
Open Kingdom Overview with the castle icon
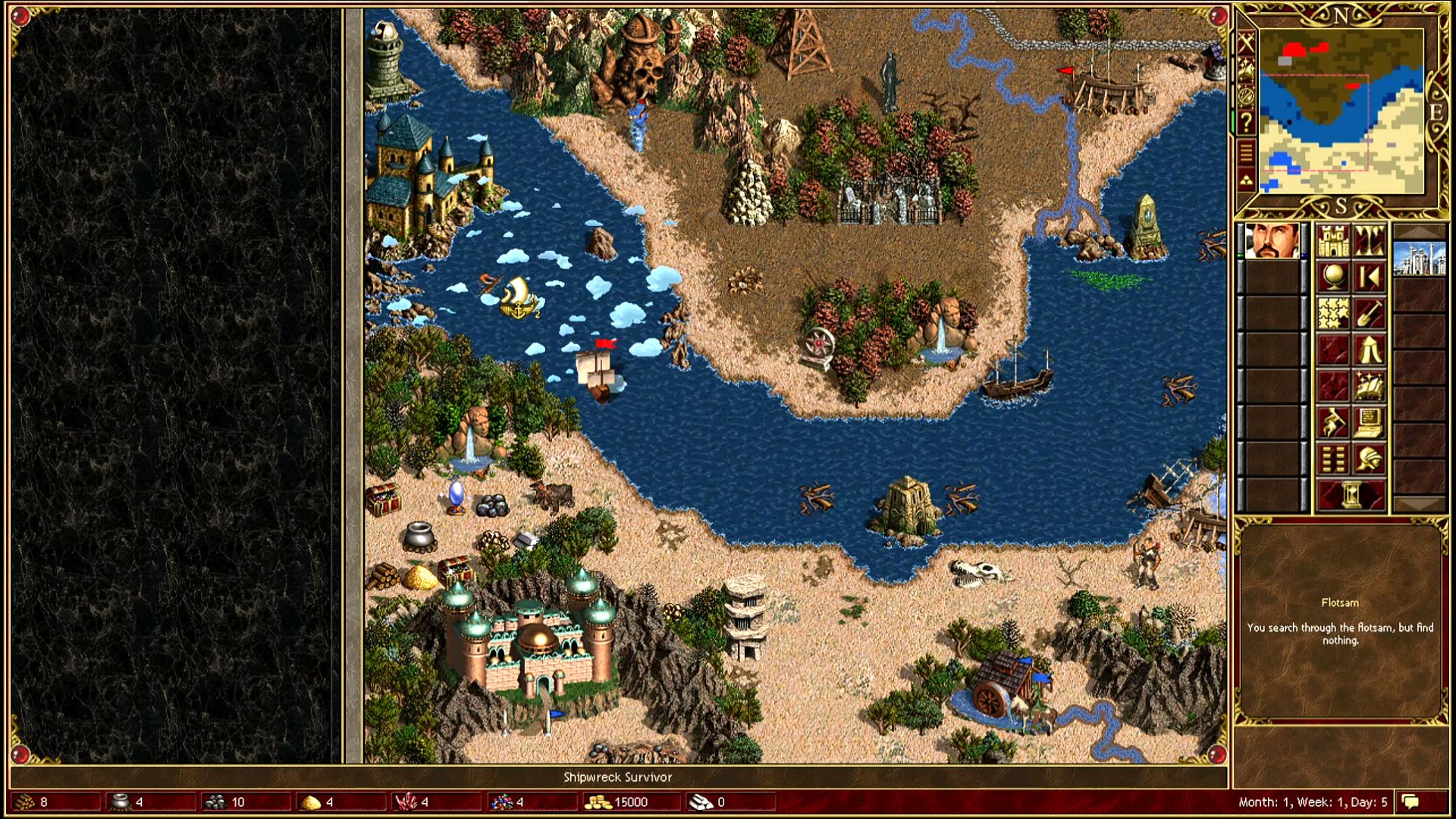pos(1332,241)
